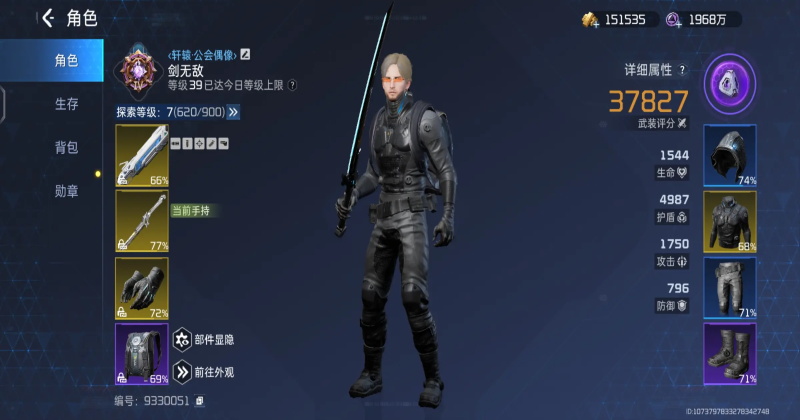Image resolution: width=800 pixels, height=420 pixels.
Task: Toggle 部件显隐 part visibility
Action: 184,340
